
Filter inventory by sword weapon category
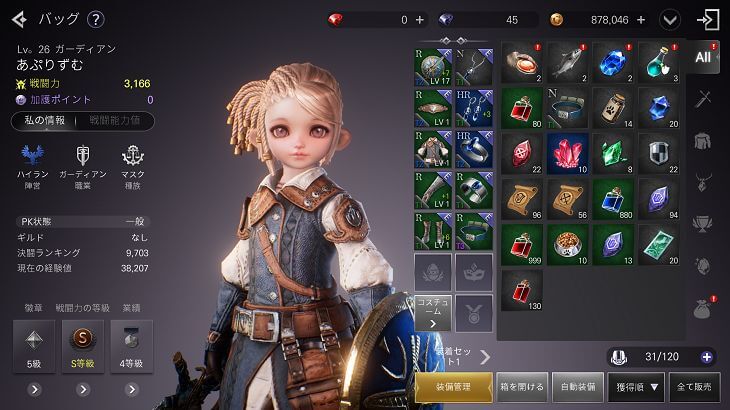tap(704, 99)
